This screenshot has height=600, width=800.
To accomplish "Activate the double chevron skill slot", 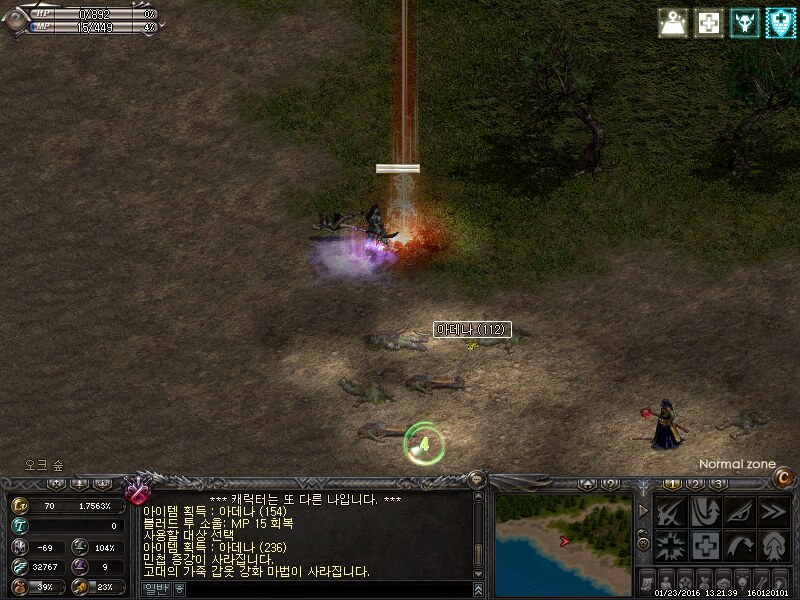I will [x=771, y=512].
